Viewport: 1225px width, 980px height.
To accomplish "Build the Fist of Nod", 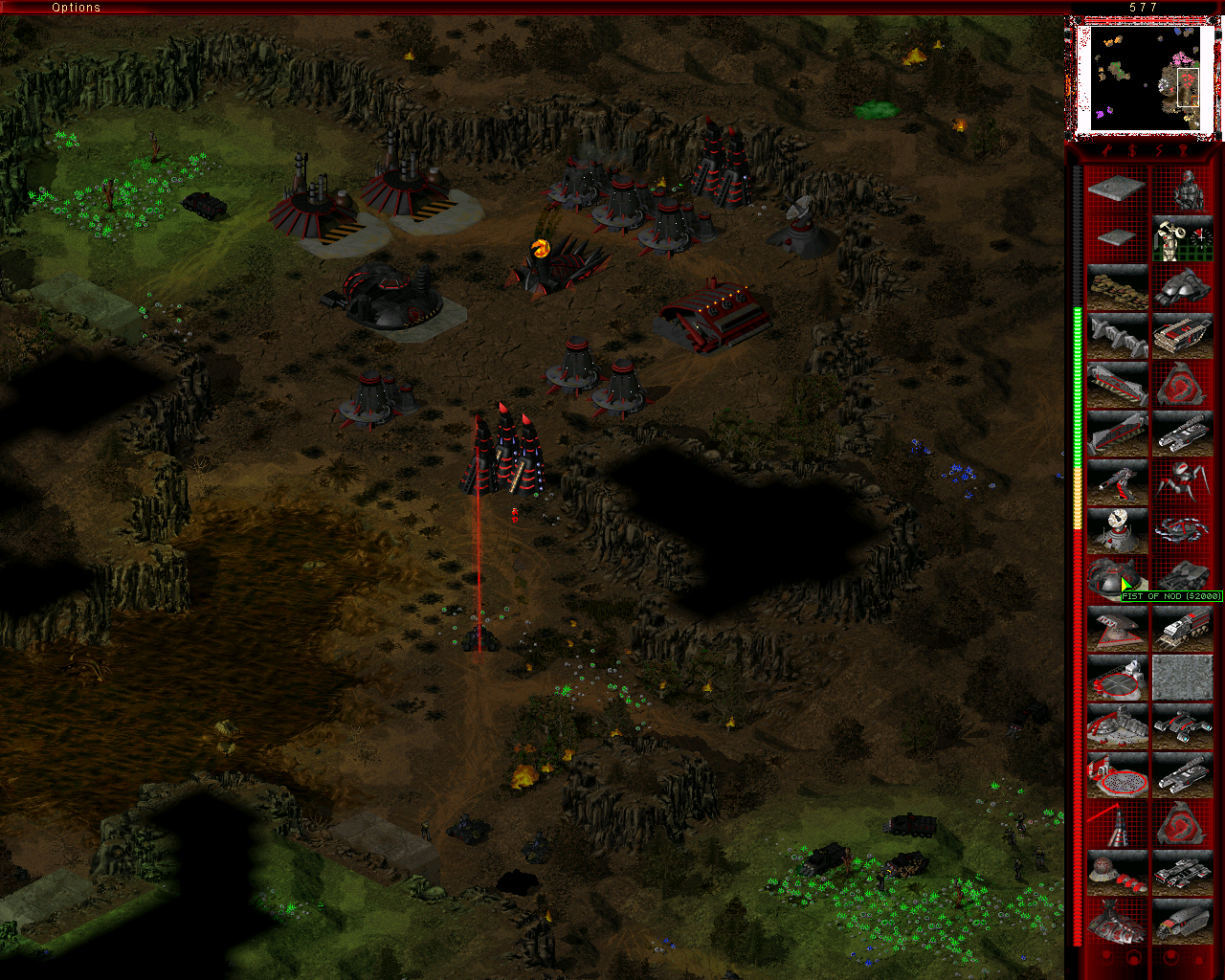I will click(x=1117, y=578).
